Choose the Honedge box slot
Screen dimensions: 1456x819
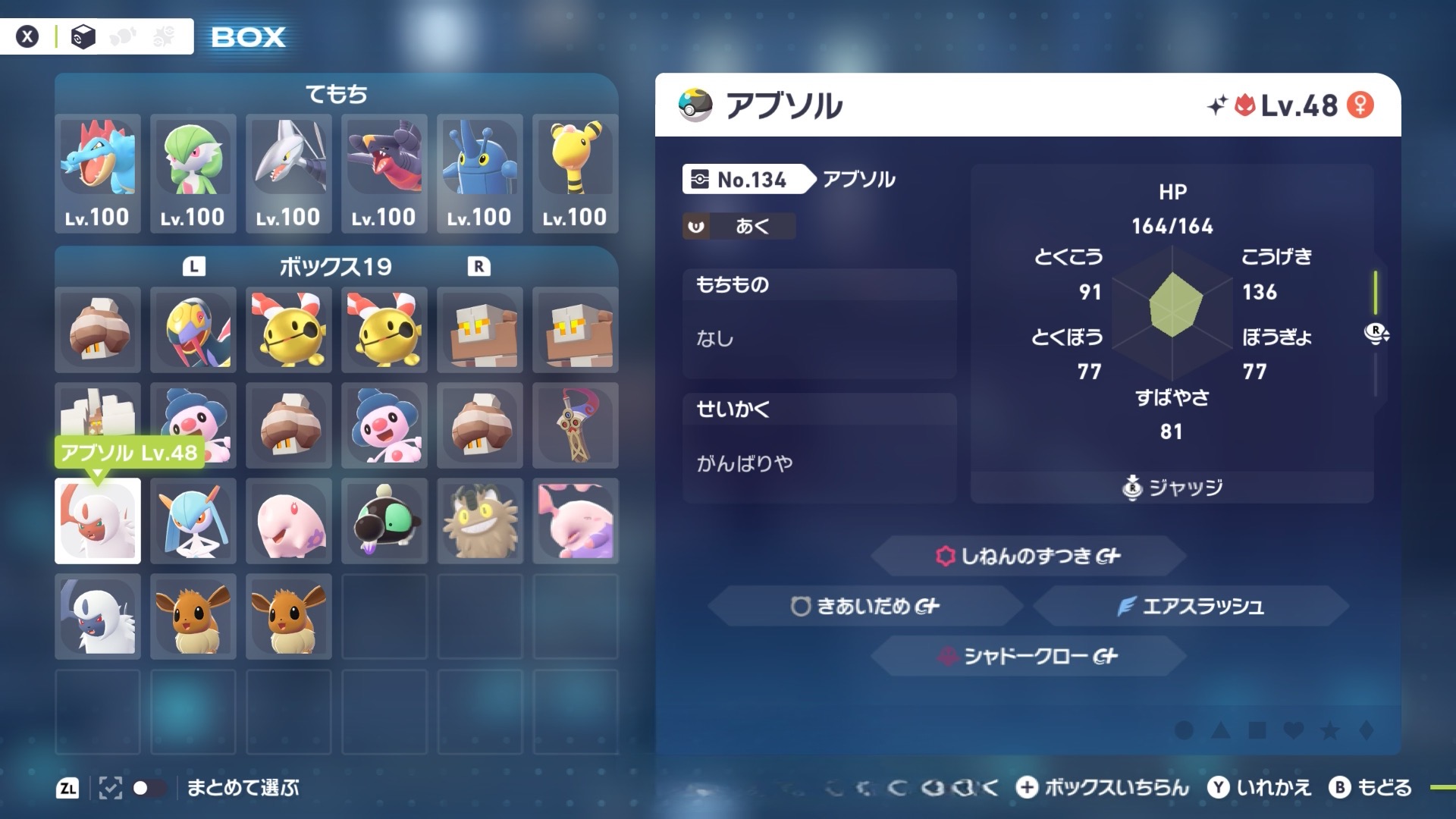[x=576, y=425]
